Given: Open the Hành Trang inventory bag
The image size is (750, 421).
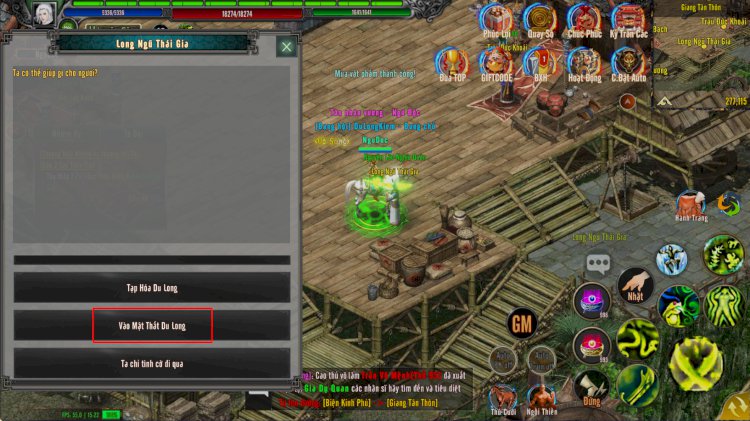Looking at the screenshot, I should [x=690, y=205].
